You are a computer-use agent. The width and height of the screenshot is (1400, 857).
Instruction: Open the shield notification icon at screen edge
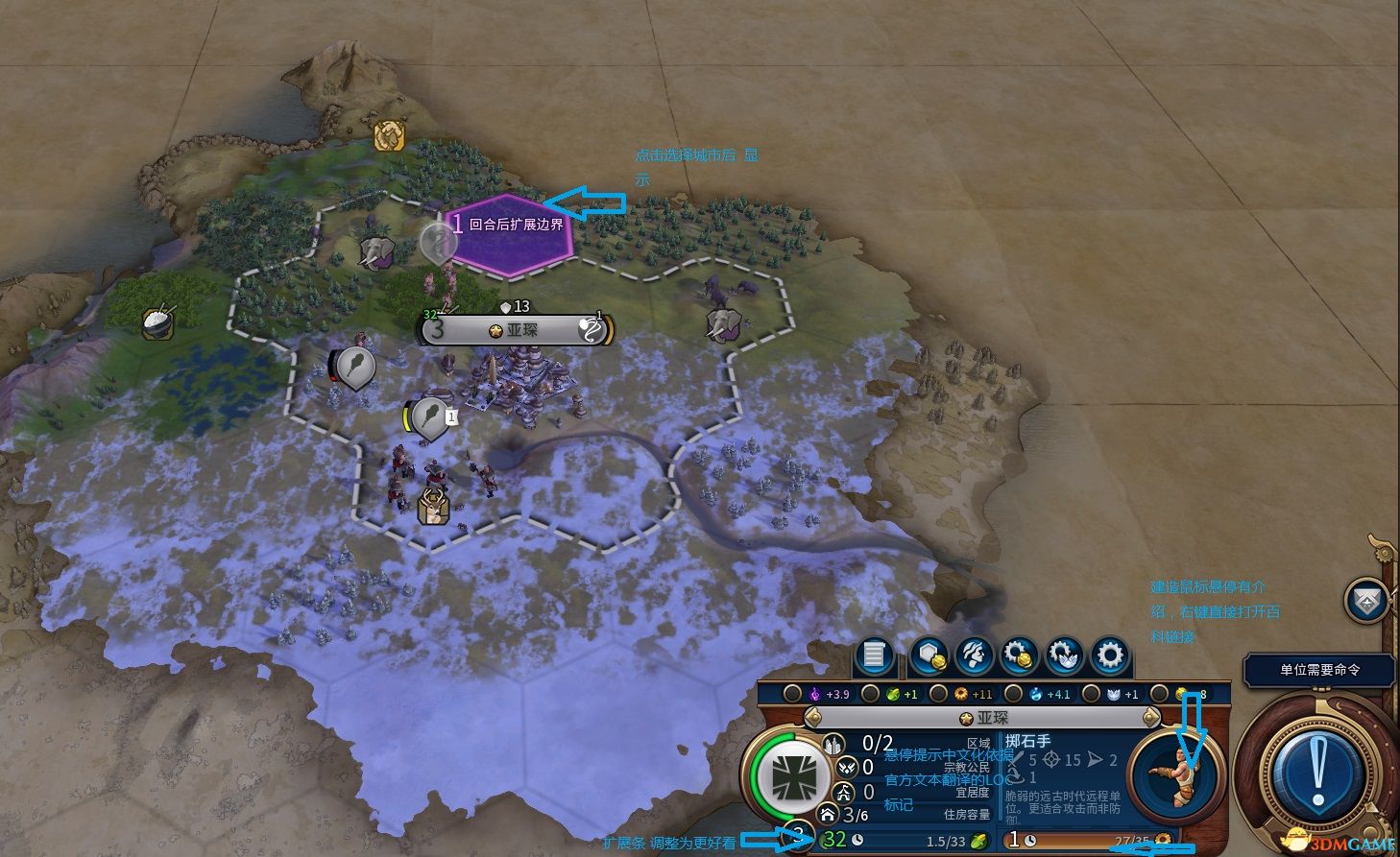(1364, 601)
